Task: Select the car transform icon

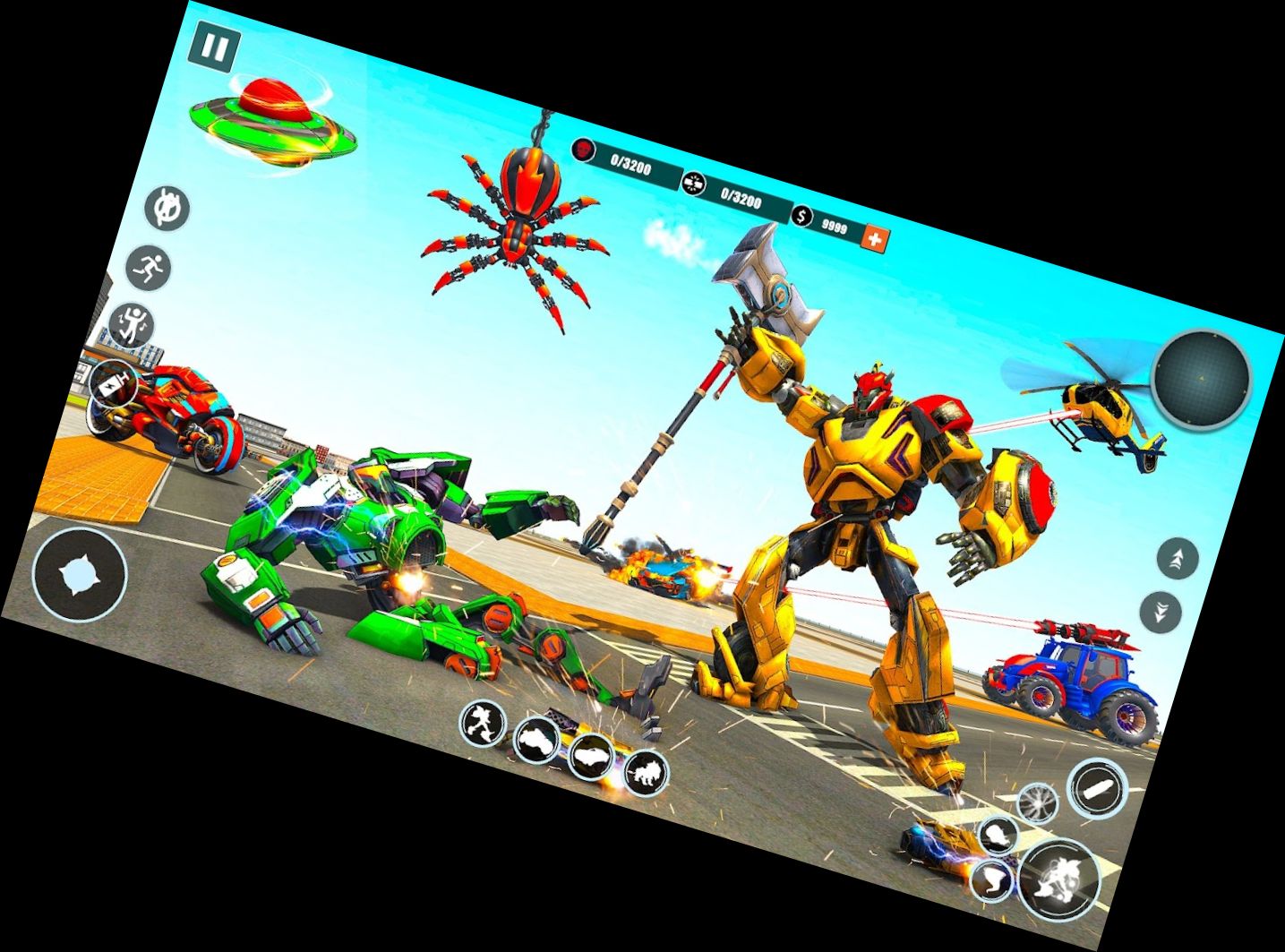Action: tap(593, 757)
